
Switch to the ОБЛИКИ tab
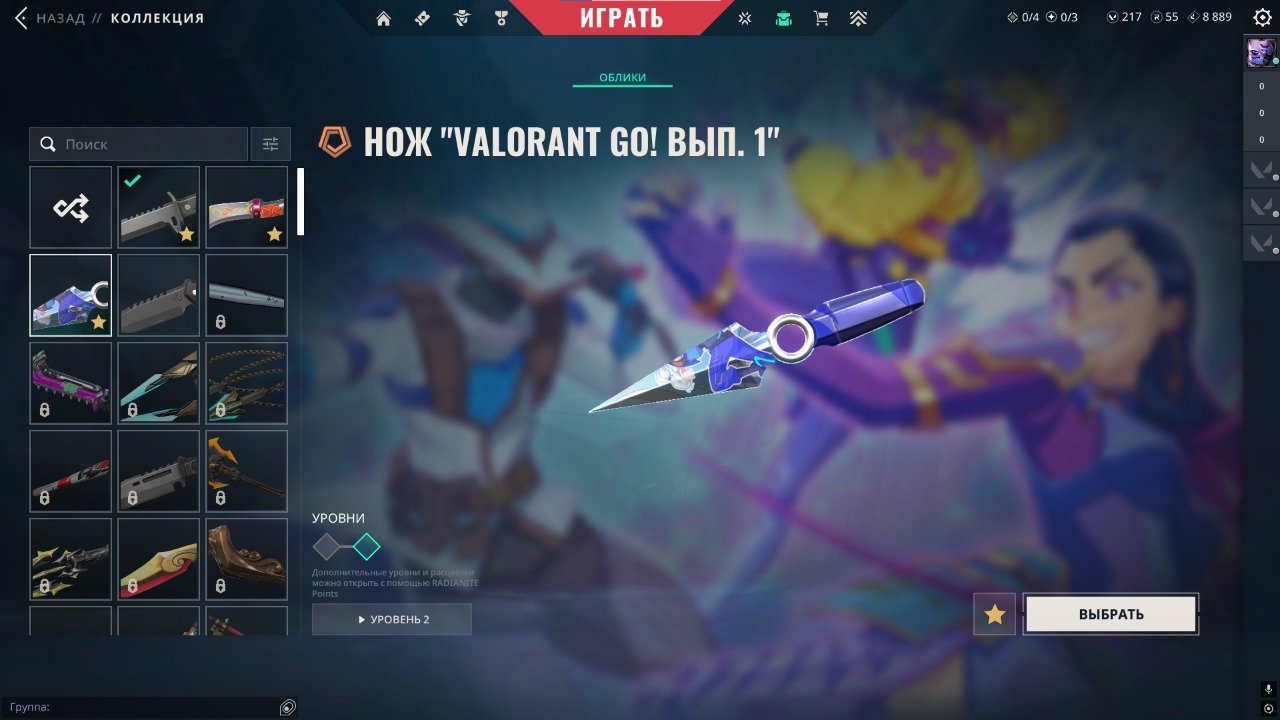(621, 77)
